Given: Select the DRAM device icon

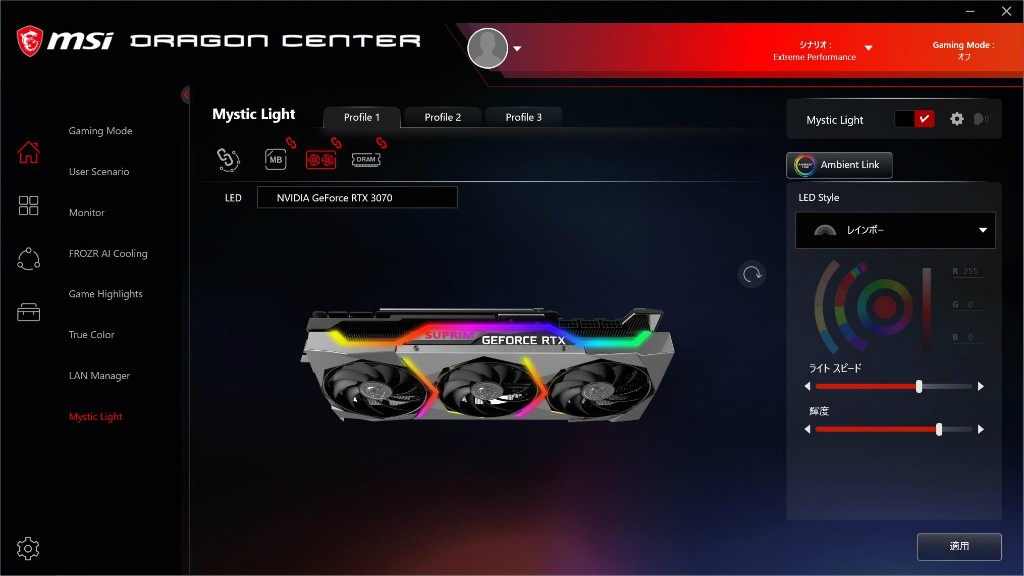Looking at the screenshot, I should pos(366,159).
